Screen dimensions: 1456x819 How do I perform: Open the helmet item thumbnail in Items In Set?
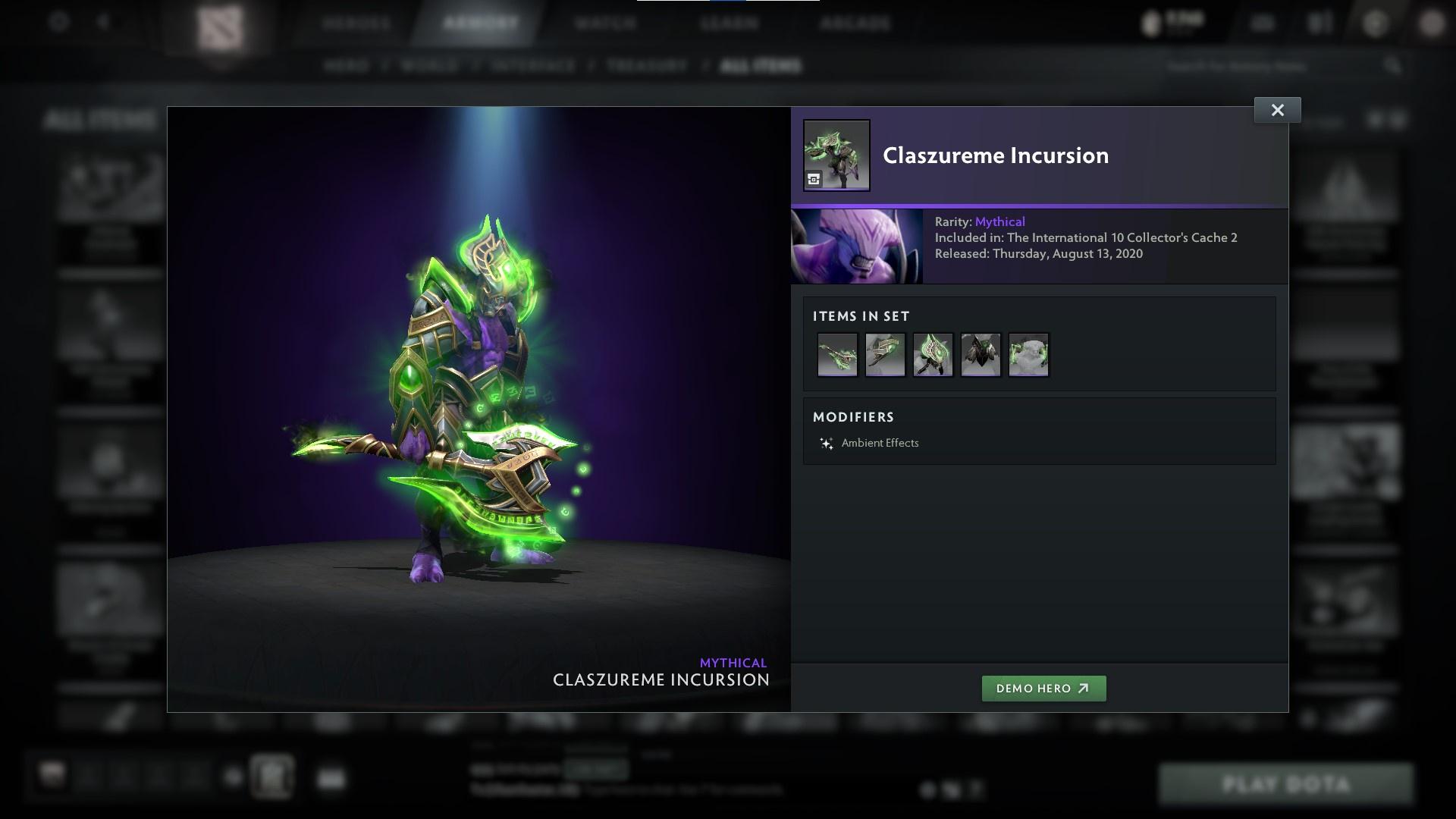[1028, 354]
